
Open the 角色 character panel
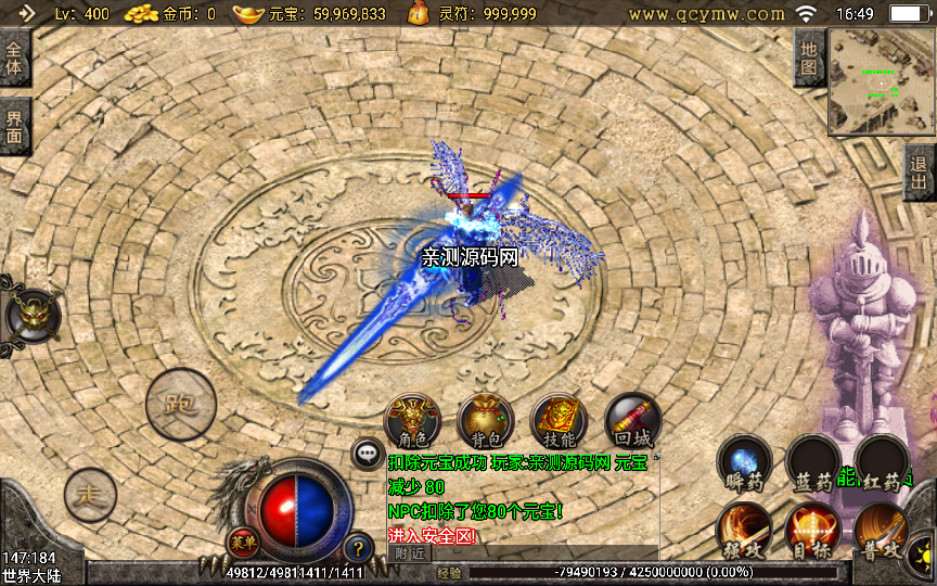click(411, 420)
